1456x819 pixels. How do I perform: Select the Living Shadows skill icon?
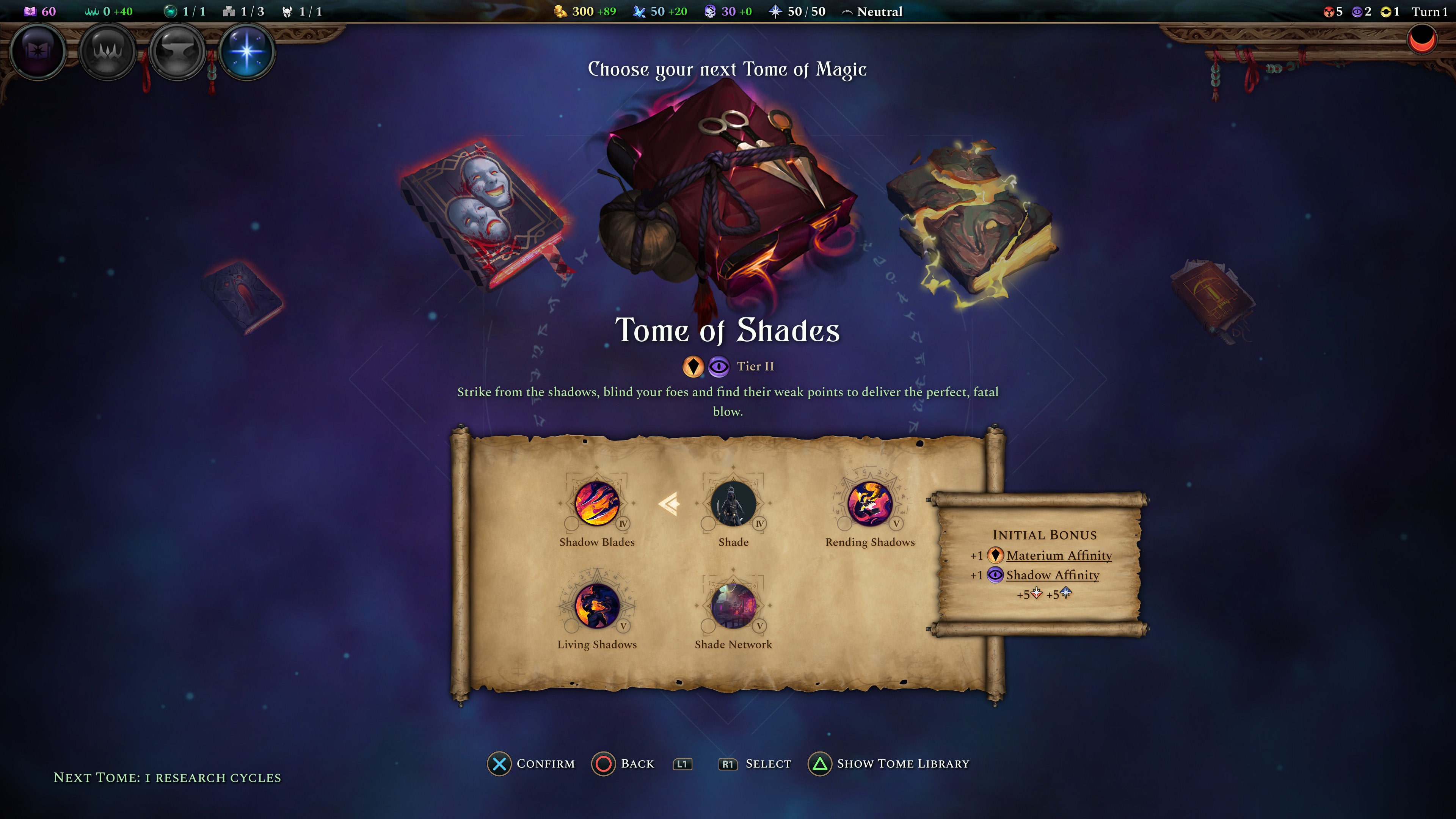click(597, 606)
